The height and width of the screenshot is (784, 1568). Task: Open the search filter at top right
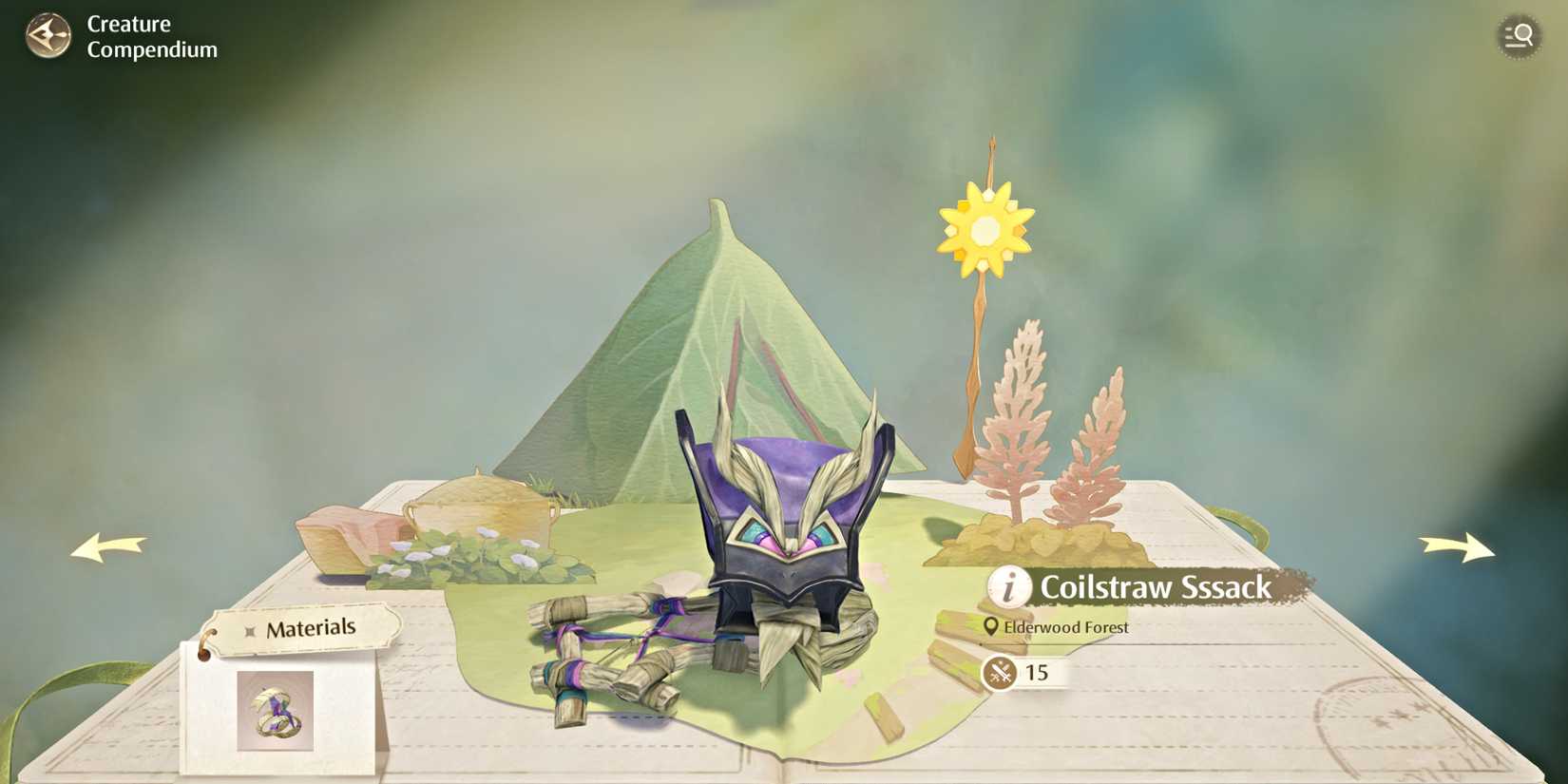[x=1520, y=35]
